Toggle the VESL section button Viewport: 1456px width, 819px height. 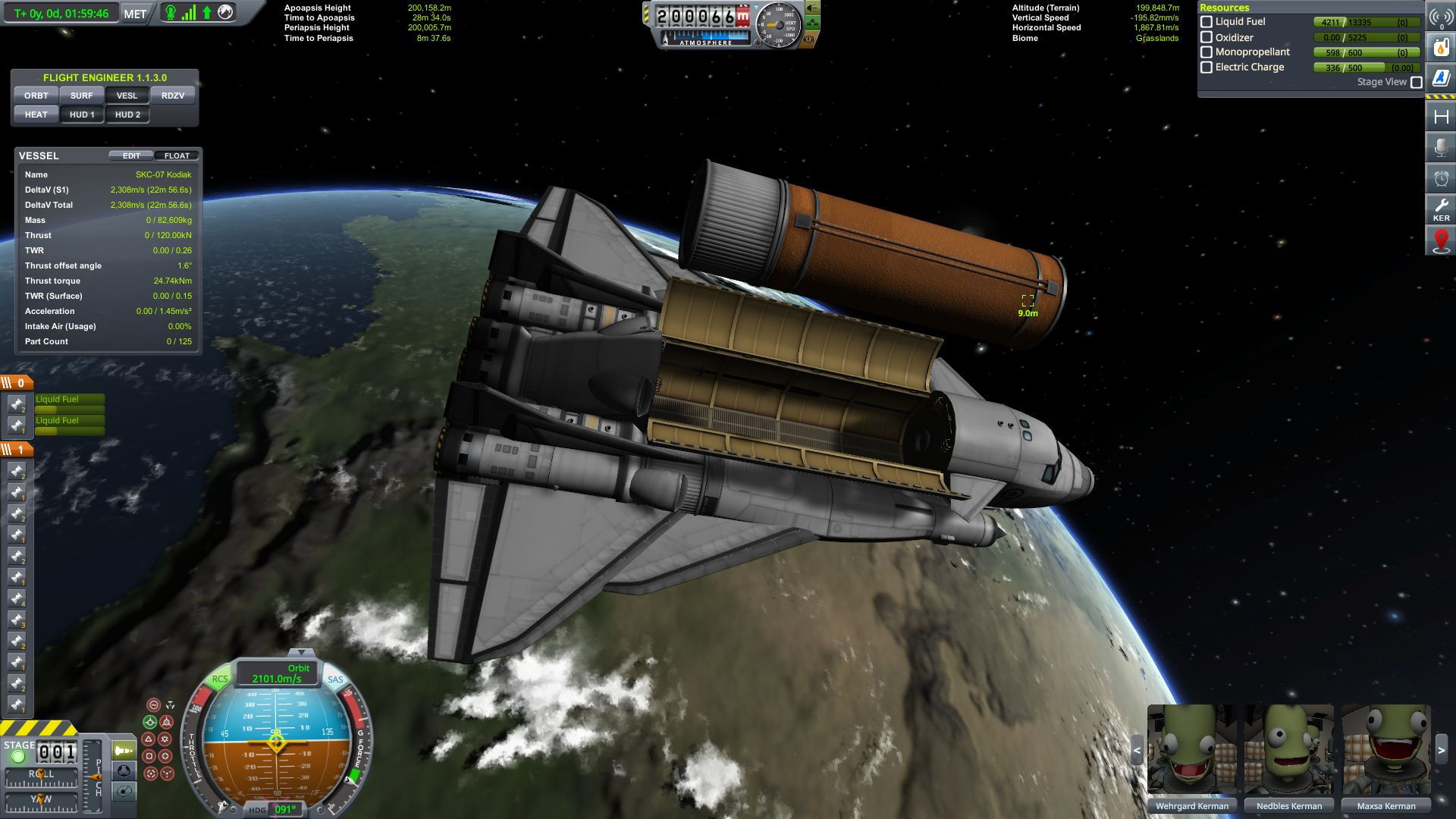pos(127,96)
